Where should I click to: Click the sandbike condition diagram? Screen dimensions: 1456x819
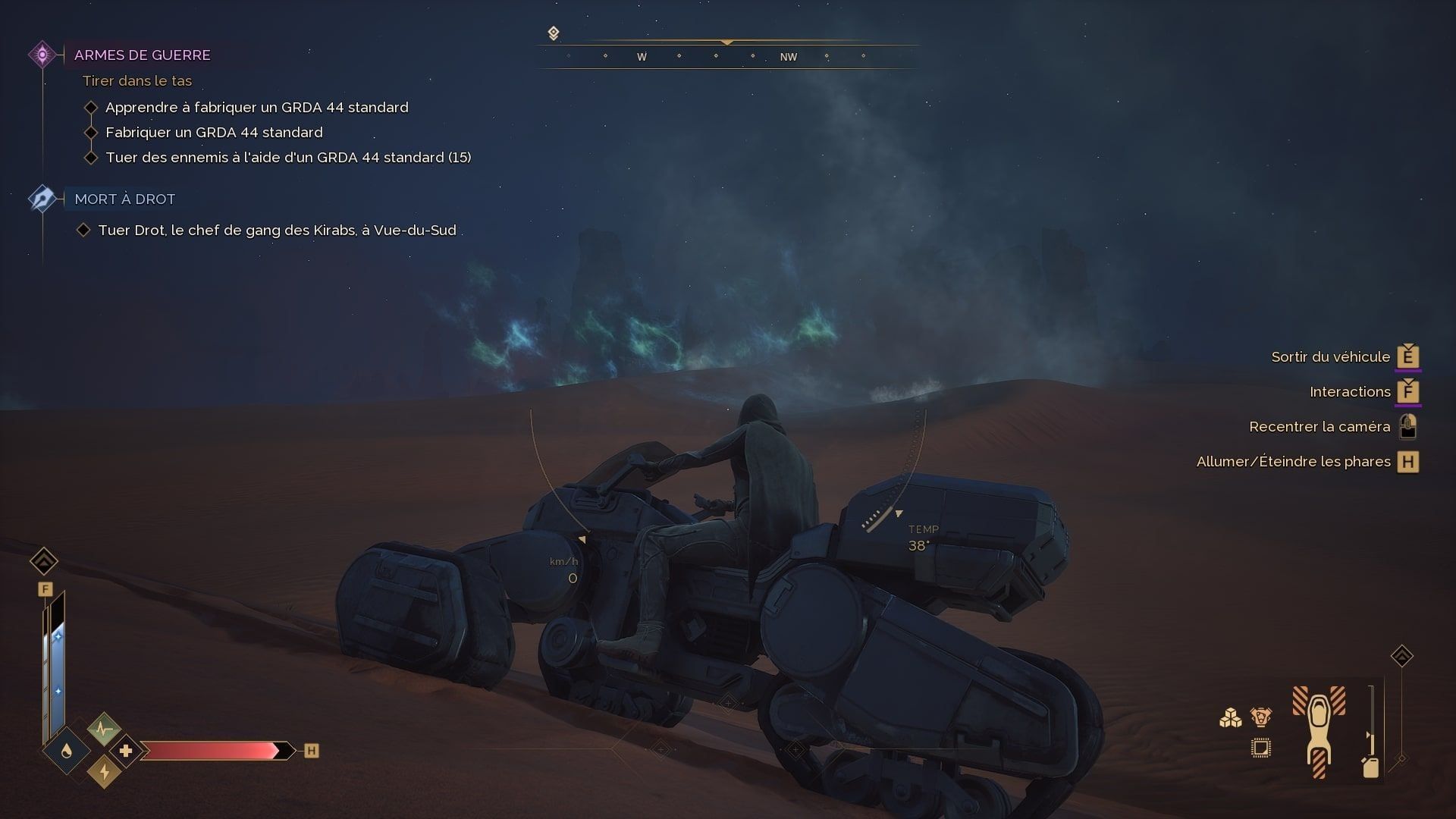point(1319,732)
